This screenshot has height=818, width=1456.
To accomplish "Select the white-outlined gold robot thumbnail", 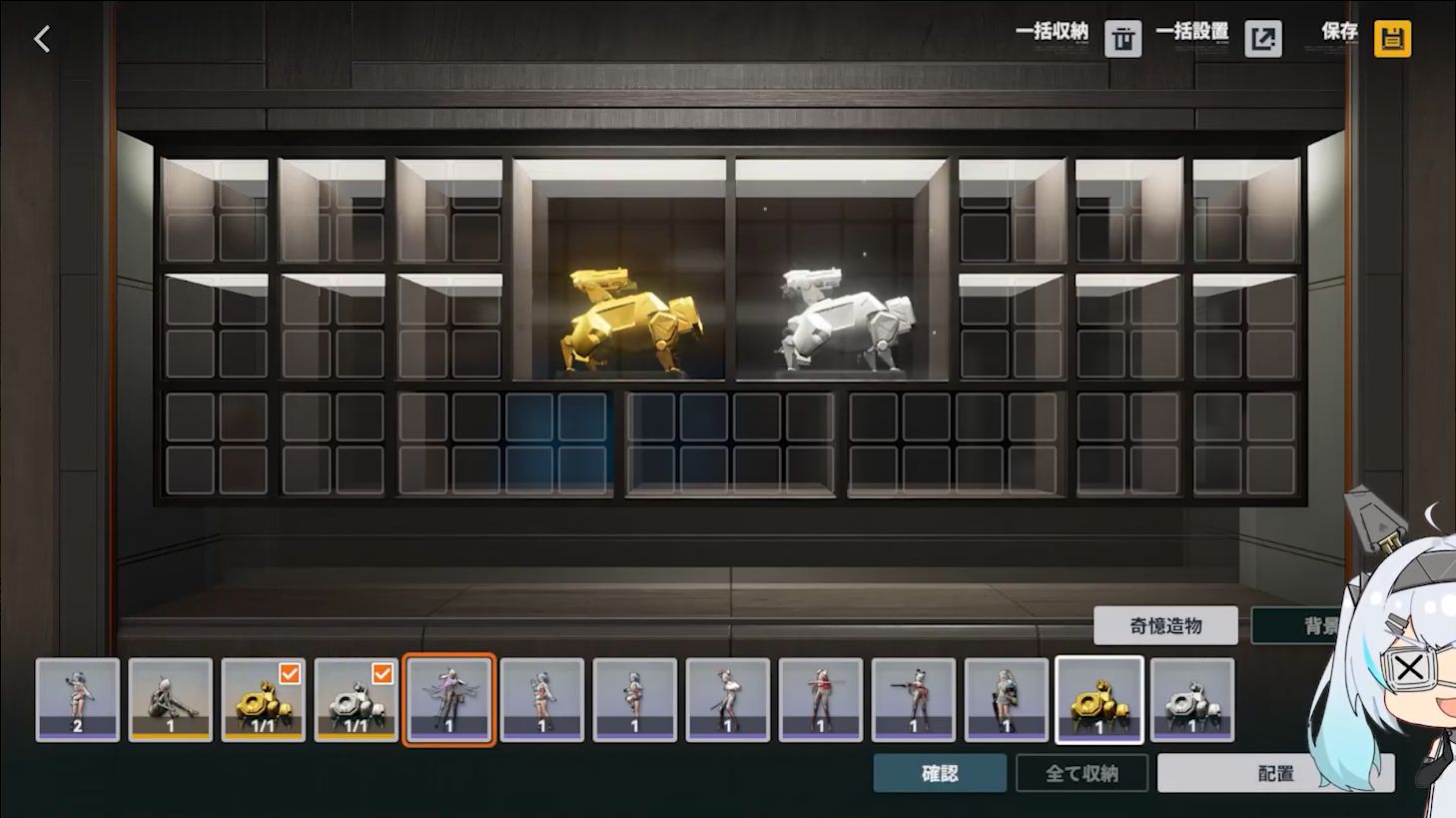I will [1099, 700].
